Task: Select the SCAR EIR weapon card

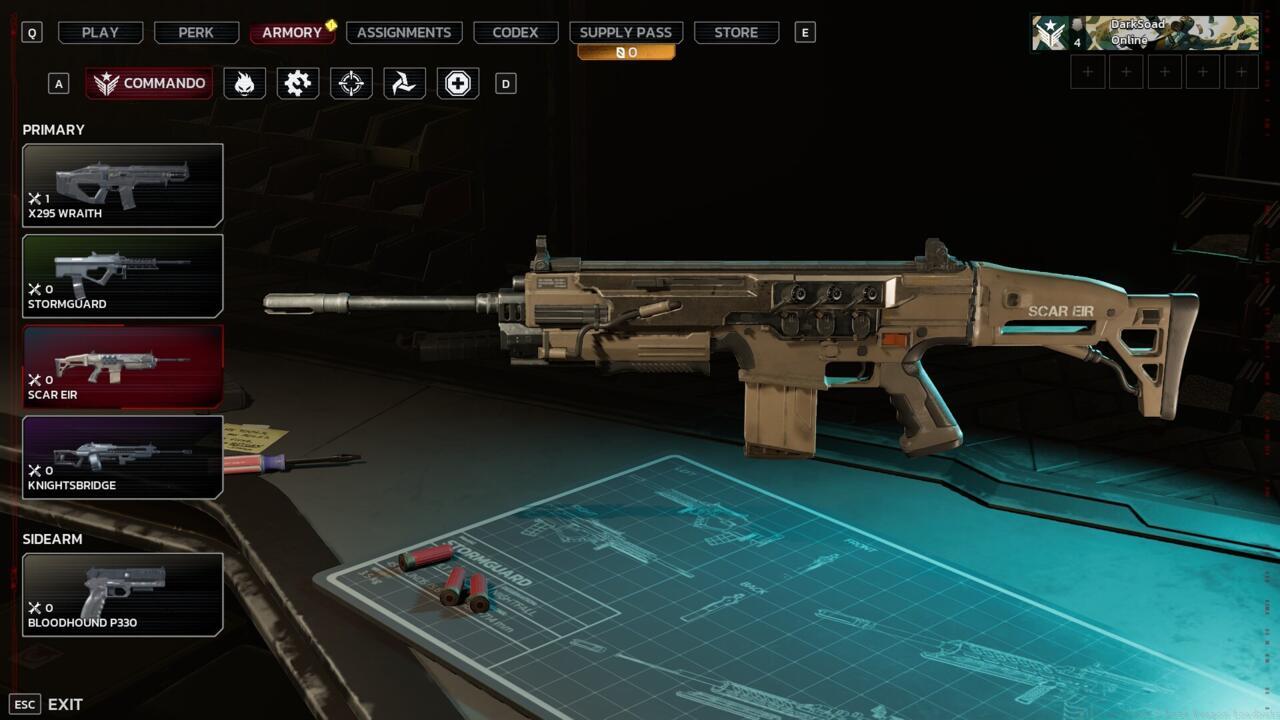Action: (123, 367)
